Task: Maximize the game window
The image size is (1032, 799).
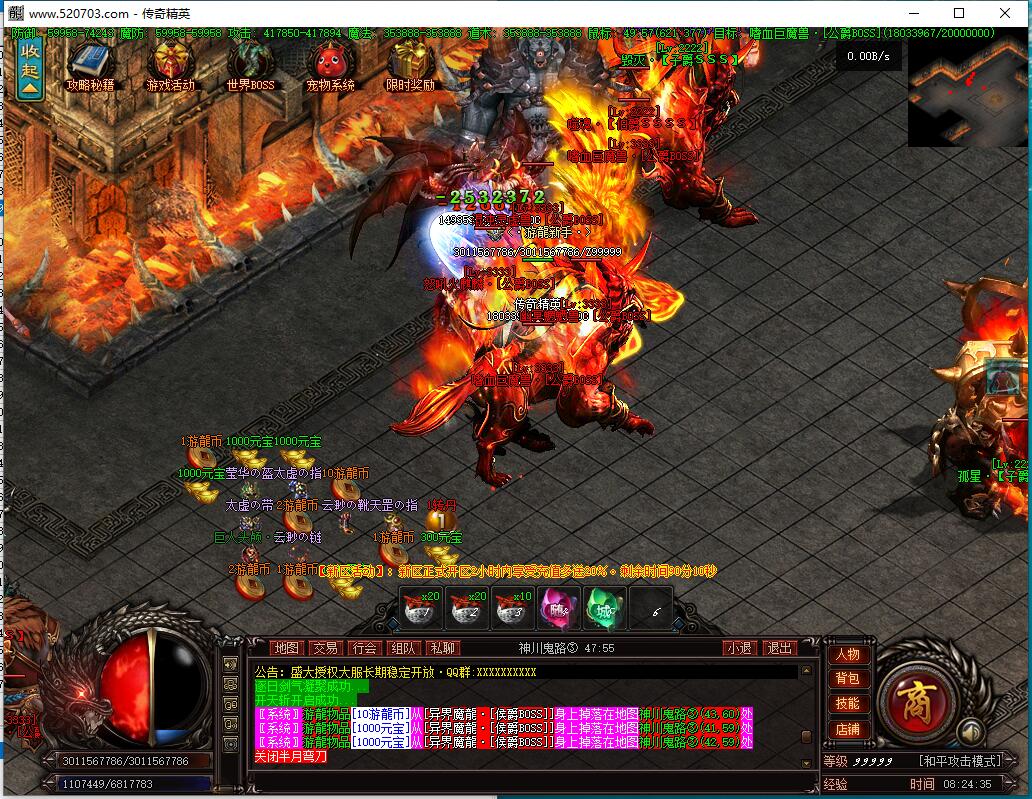Action: [x=959, y=13]
